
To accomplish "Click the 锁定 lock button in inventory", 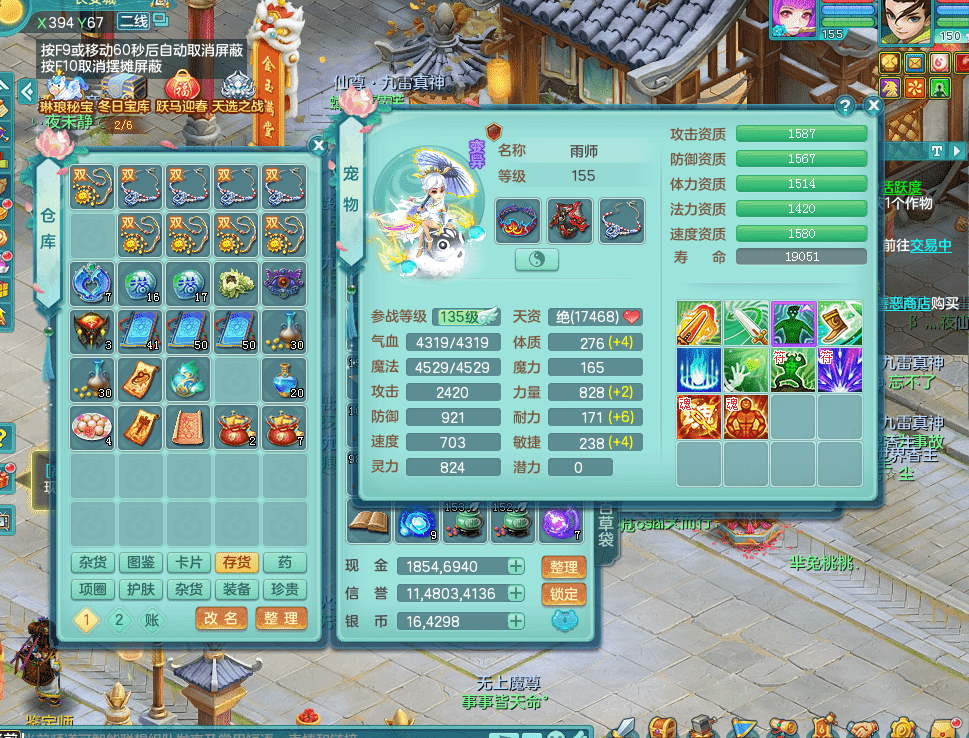I will (563, 593).
